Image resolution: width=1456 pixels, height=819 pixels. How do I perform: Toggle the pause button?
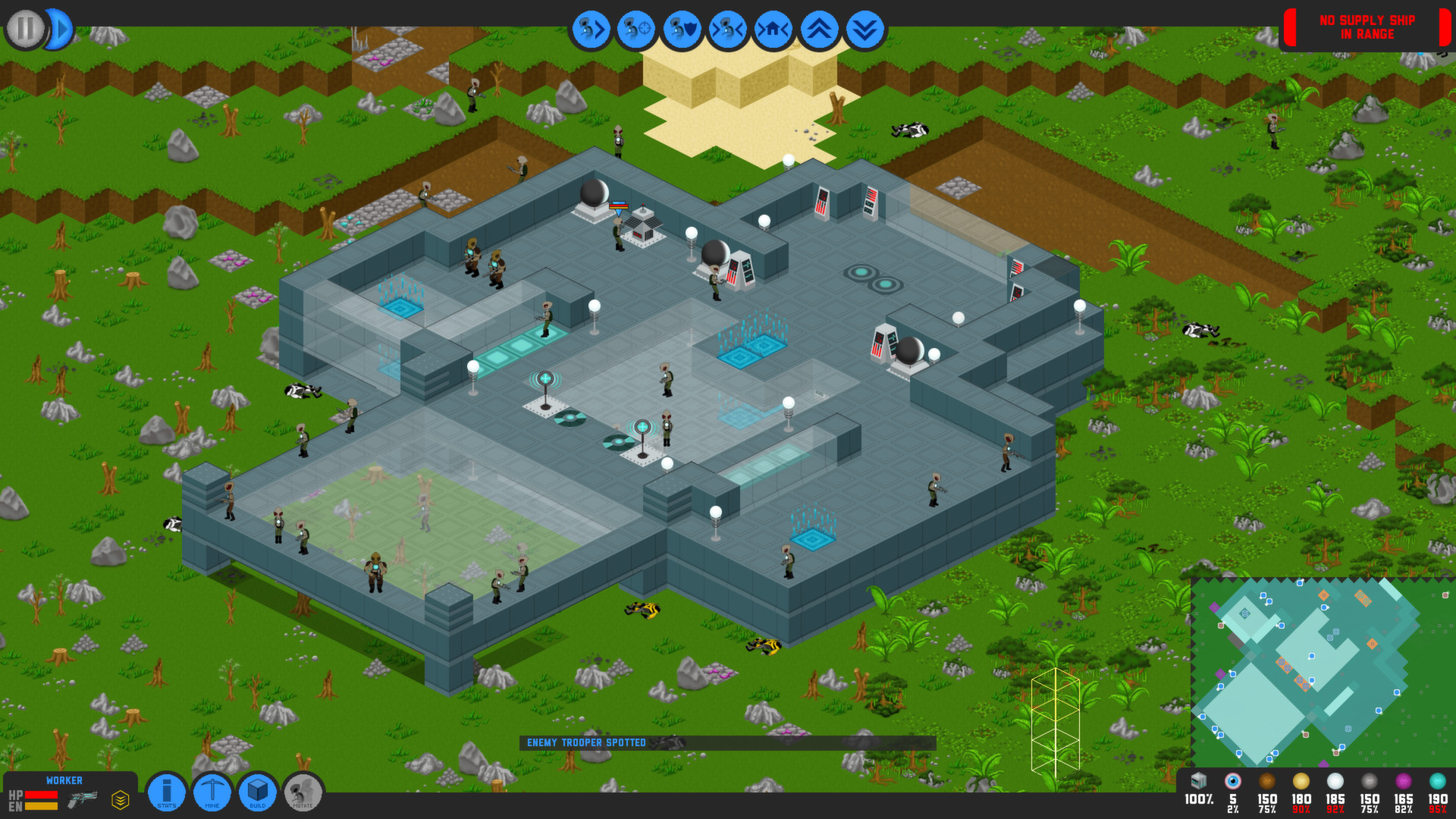24,29
